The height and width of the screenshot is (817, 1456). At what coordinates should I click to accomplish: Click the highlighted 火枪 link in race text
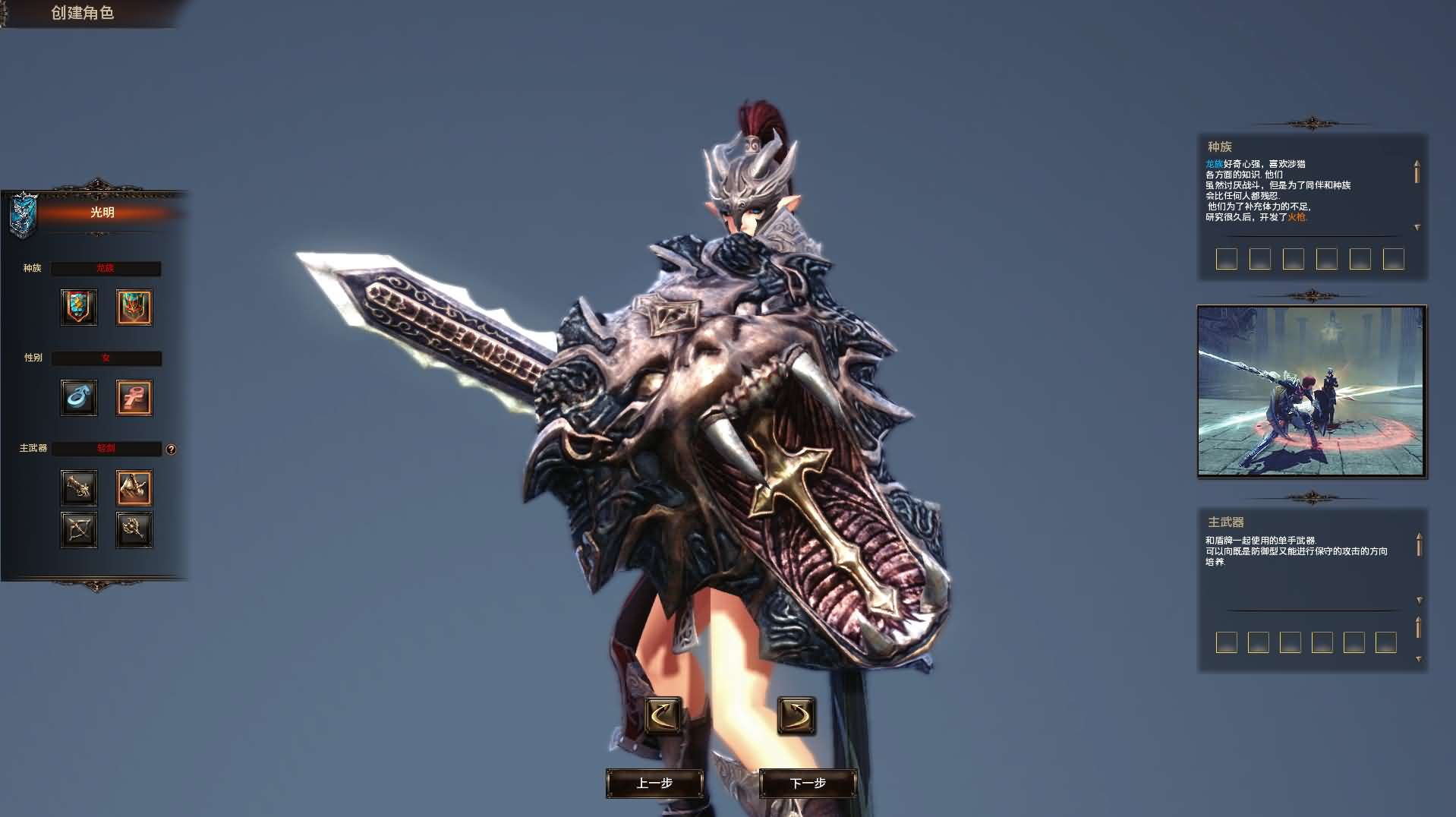[x=1297, y=217]
